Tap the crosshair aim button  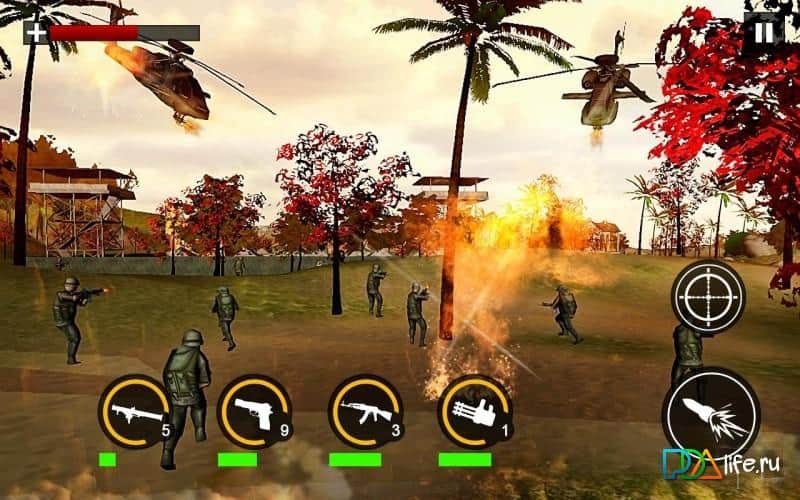click(x=708, y=296)
